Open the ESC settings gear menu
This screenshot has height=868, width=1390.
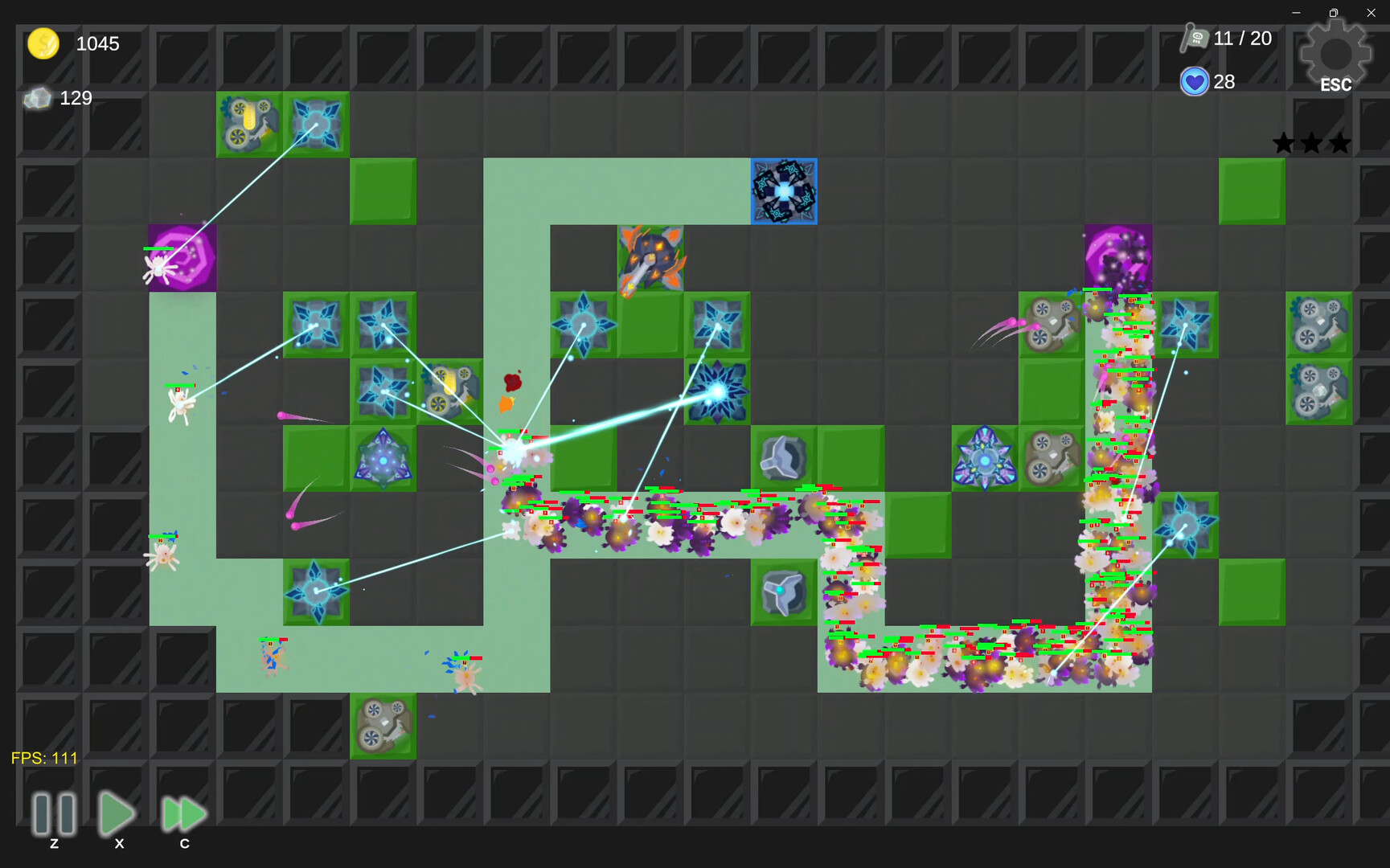[1335, 52]
